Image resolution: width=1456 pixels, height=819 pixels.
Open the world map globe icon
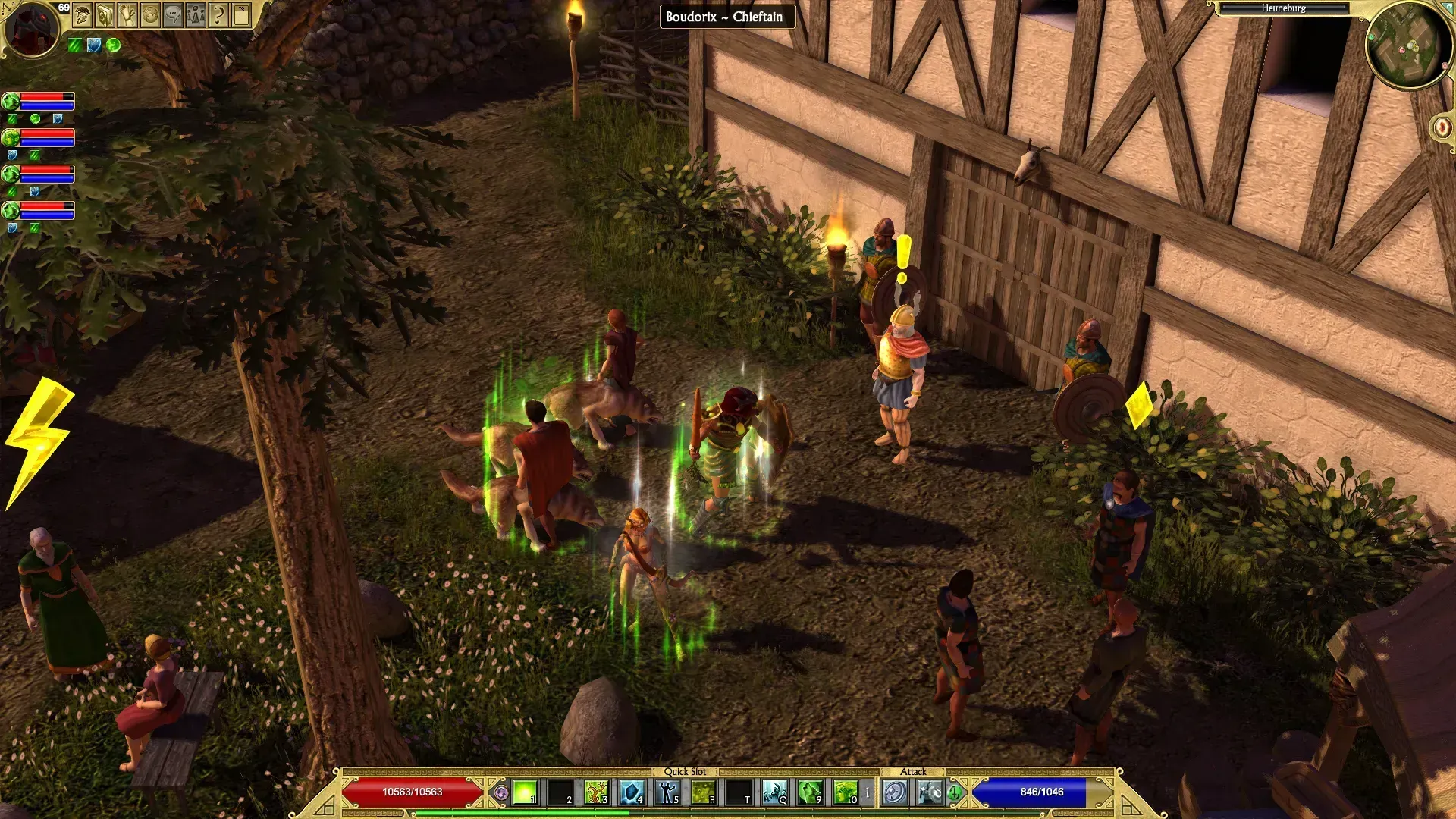150,15
